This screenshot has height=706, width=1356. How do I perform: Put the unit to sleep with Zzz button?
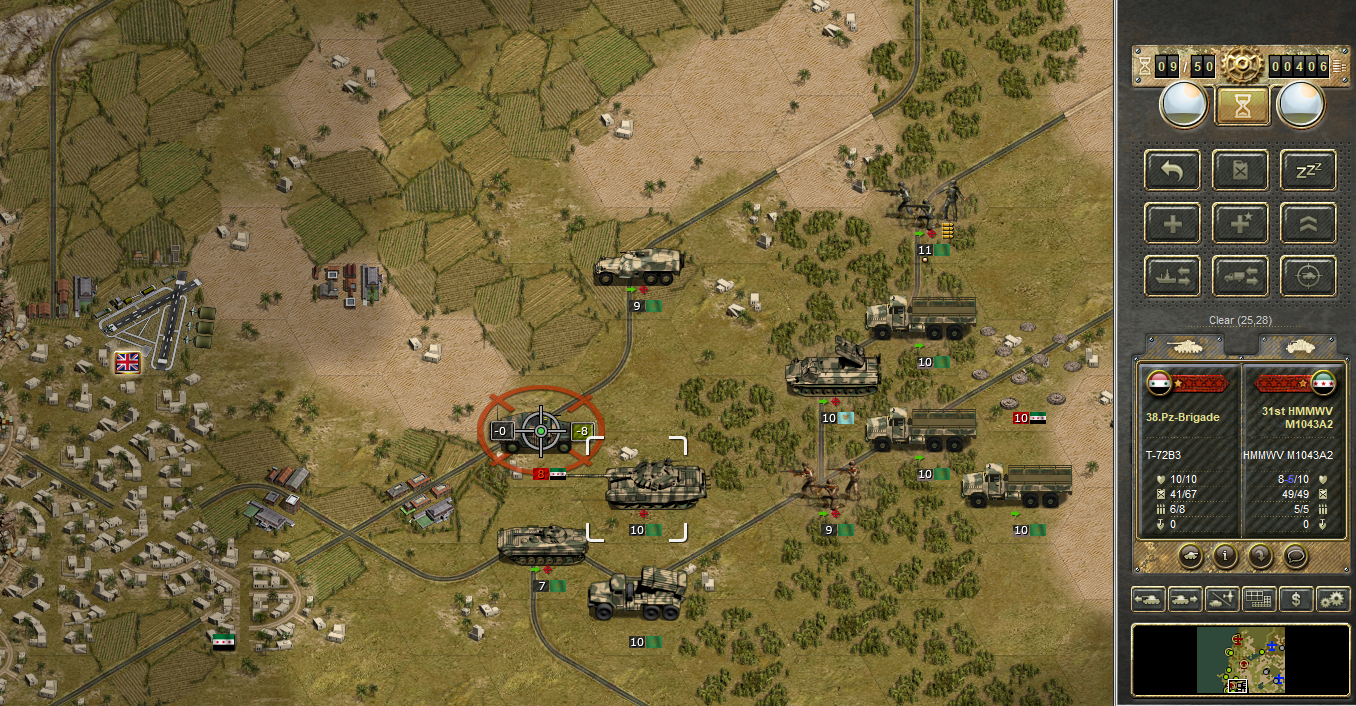(x=1308, y=171)
